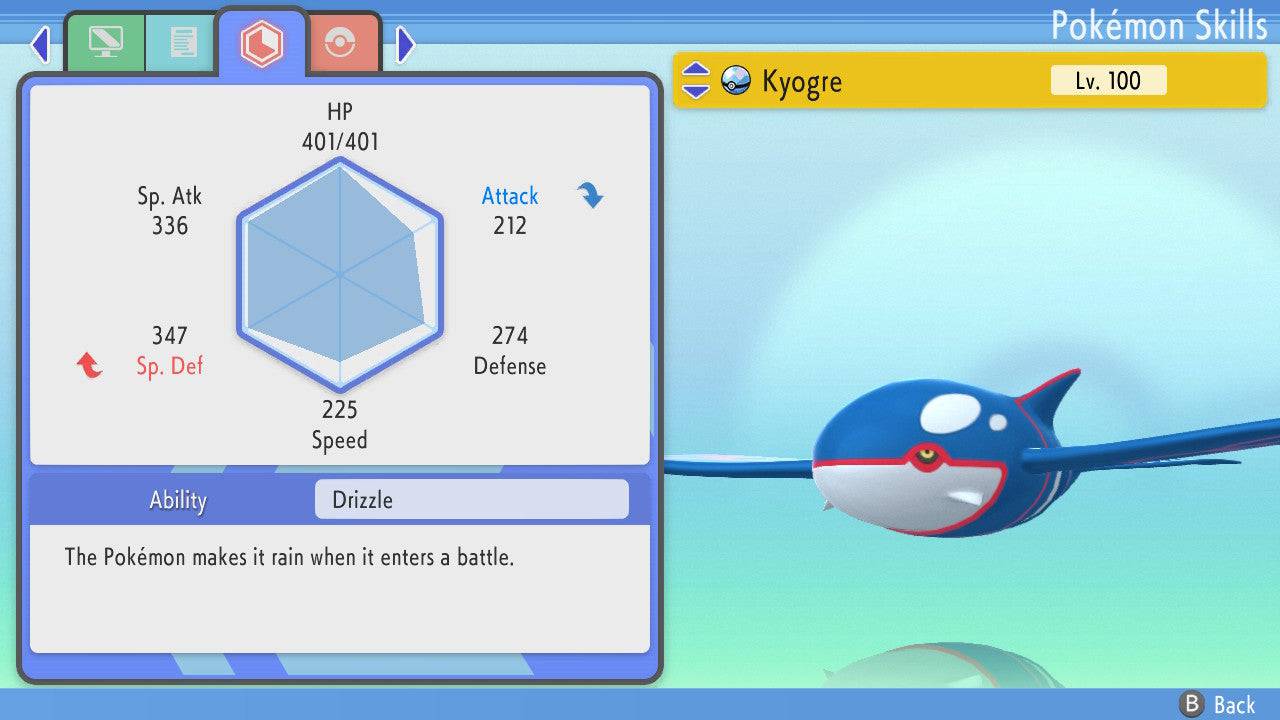This screenshot has height=720, width=1280.
Task: Cycle Pokémon with the up-down arrows by Kyogre
Action: click(695, 81)
